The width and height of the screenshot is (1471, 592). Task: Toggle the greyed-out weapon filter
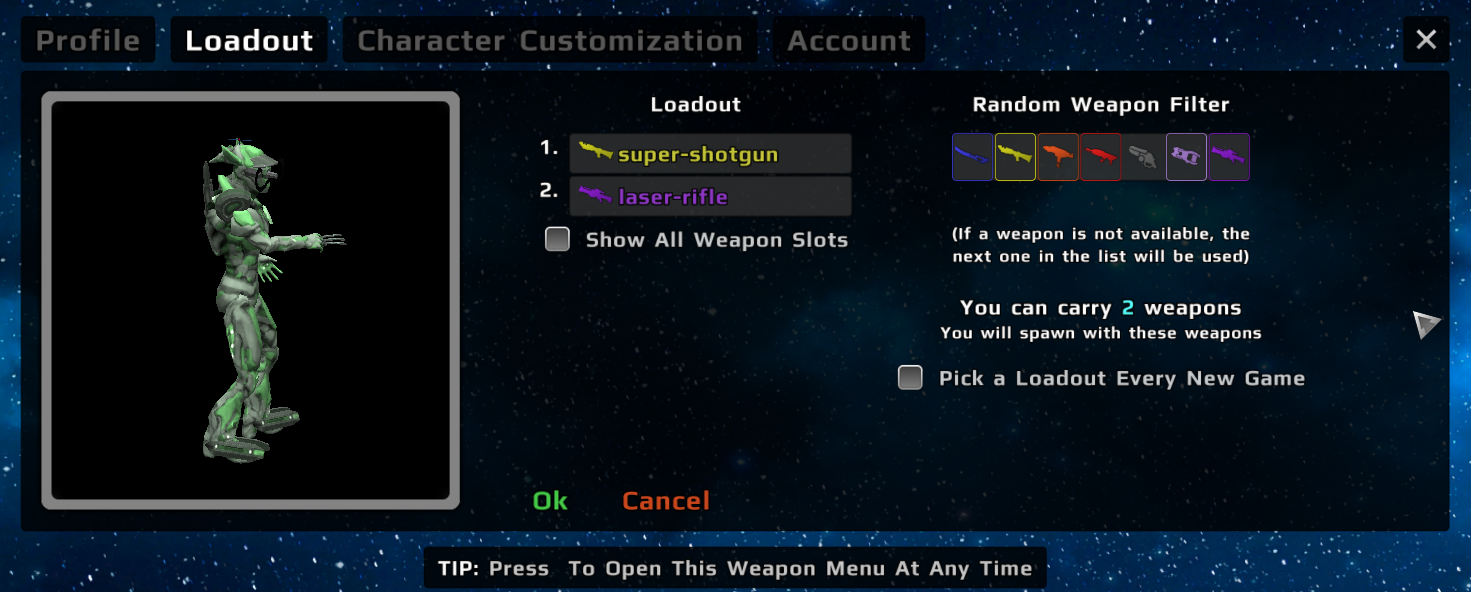pos(1143,157)
